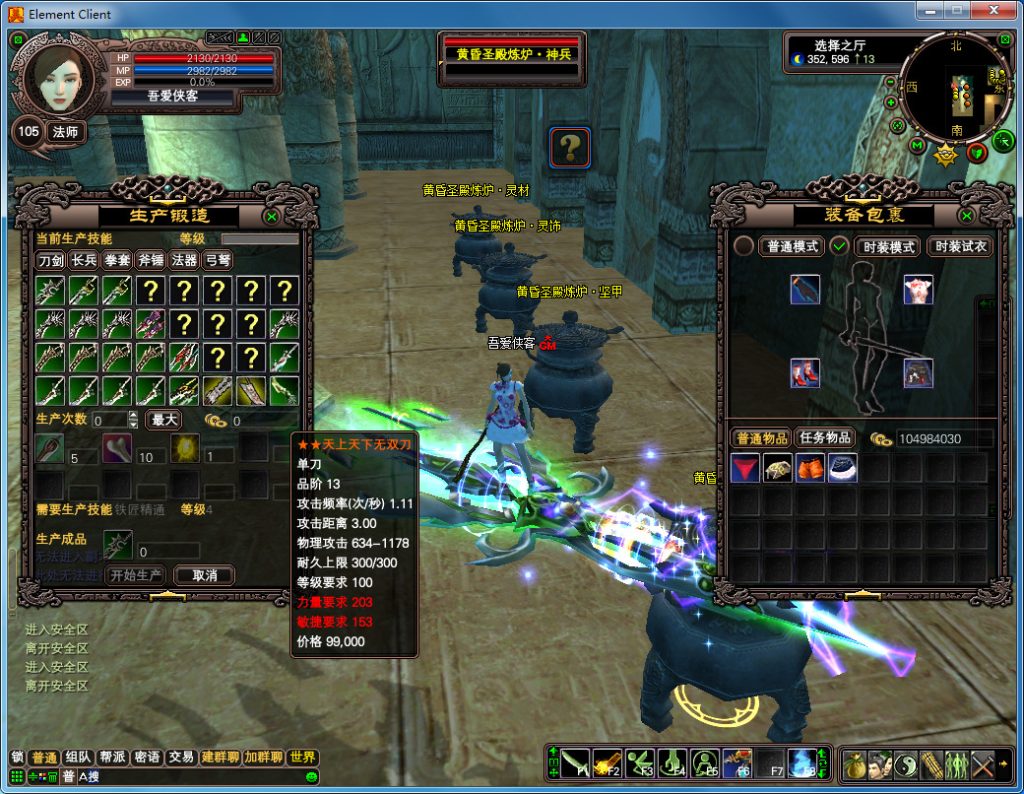The height and width of the screenshot is (794, 1024).
Task: Click the yellow question mark help button
Action: coord(569,148)
